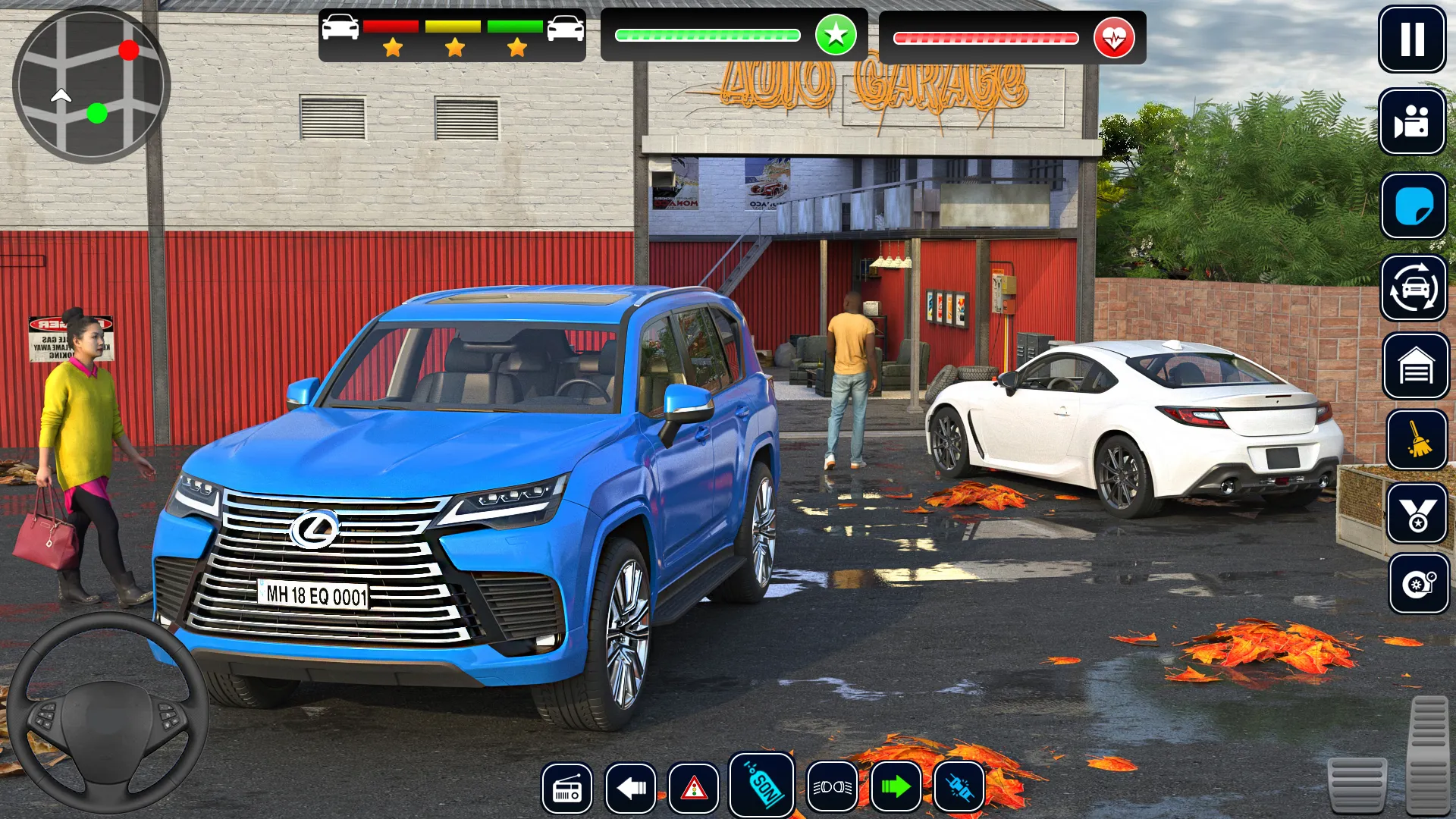Pause the game
Screen dimensions: 1456x819
pos(1411,39)
